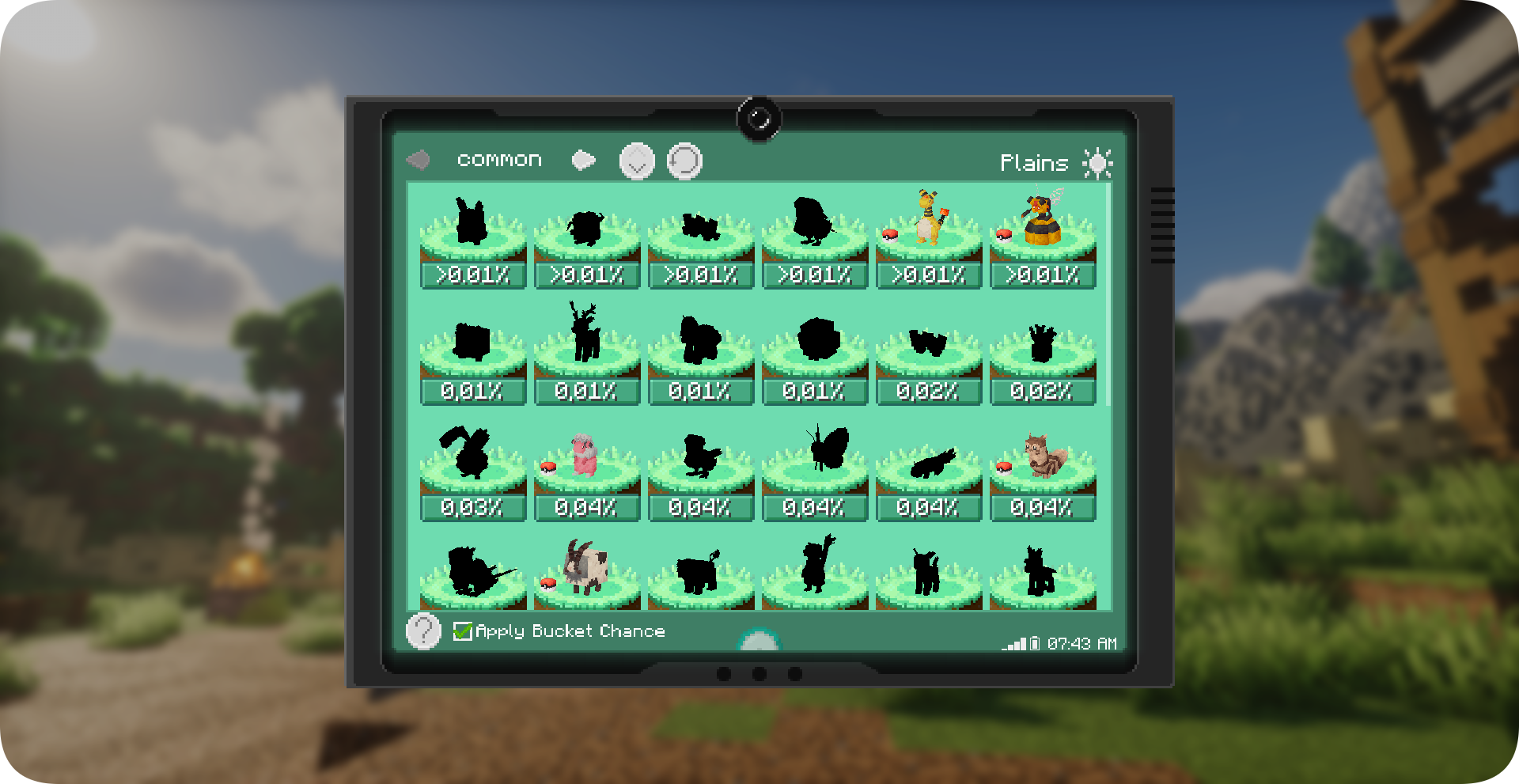Advance to the next bucket after common
Image resolution: width=1519 pixels, height=784 pixels.
click(x=583, y=161)
